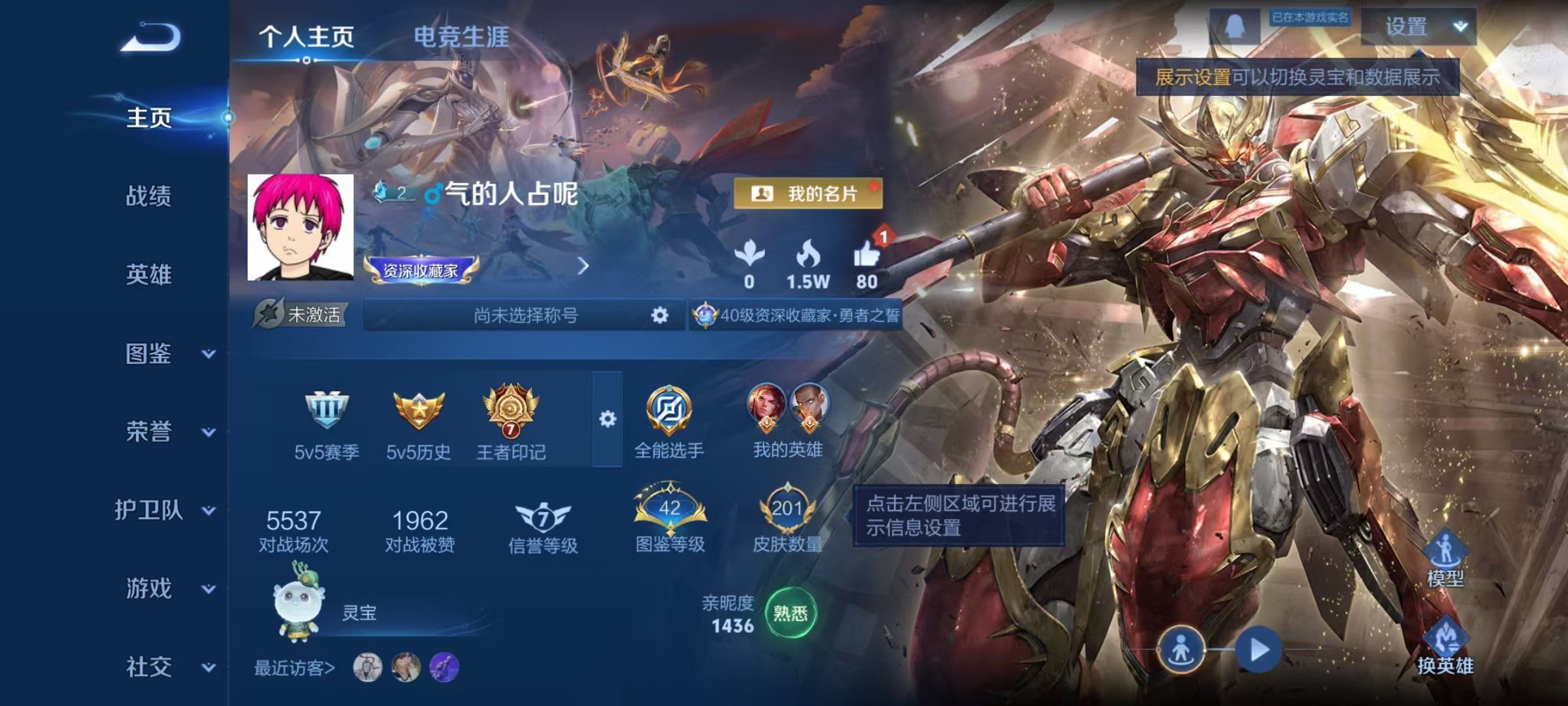Open 我的名片 card button
The width and height of the screenshot is (1568, 706).
click(808, 193)
